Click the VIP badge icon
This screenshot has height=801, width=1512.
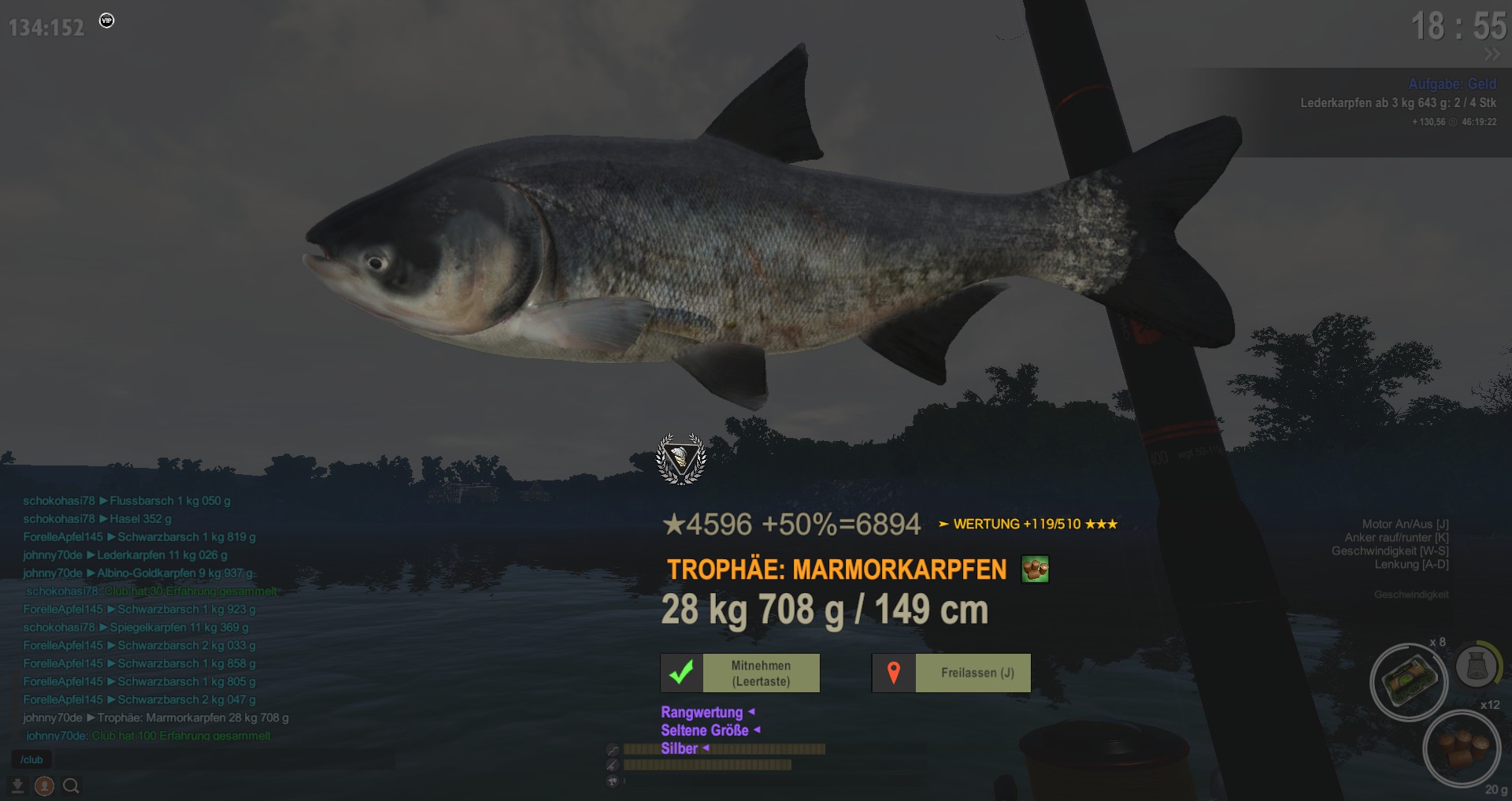coord(107,20)
